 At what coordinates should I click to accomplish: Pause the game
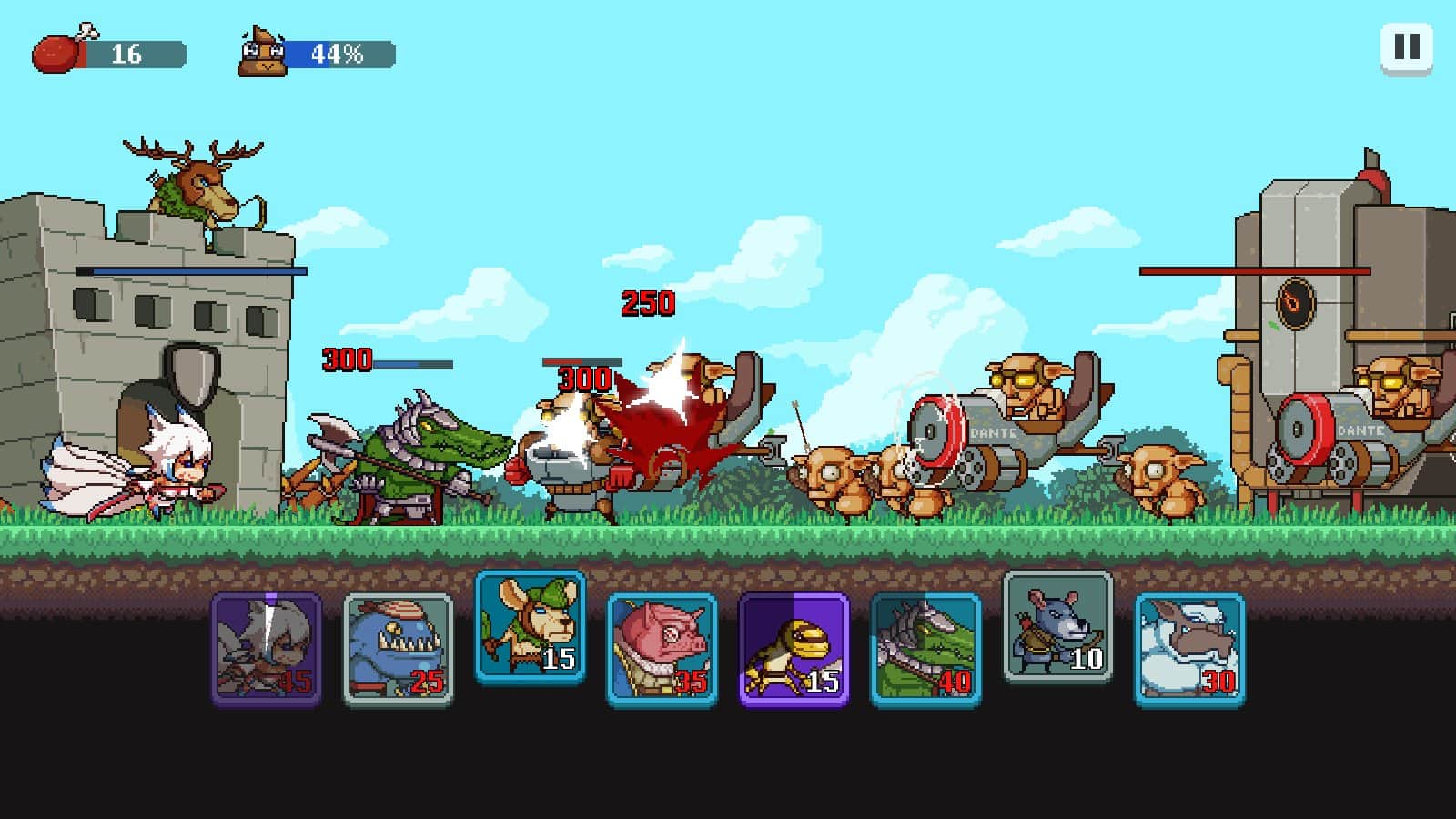point(1406,47)
